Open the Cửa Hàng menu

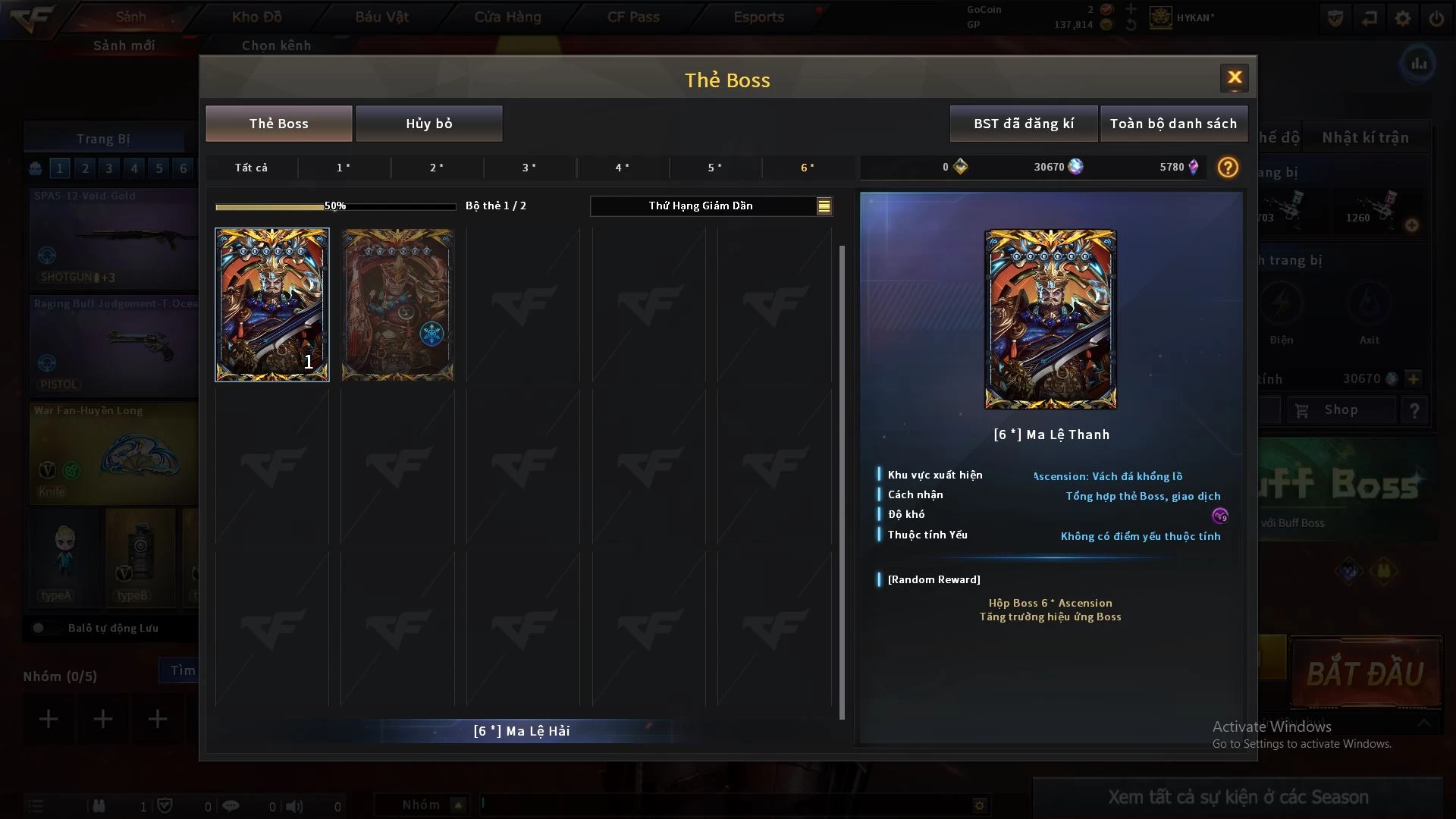pos(507,17)
